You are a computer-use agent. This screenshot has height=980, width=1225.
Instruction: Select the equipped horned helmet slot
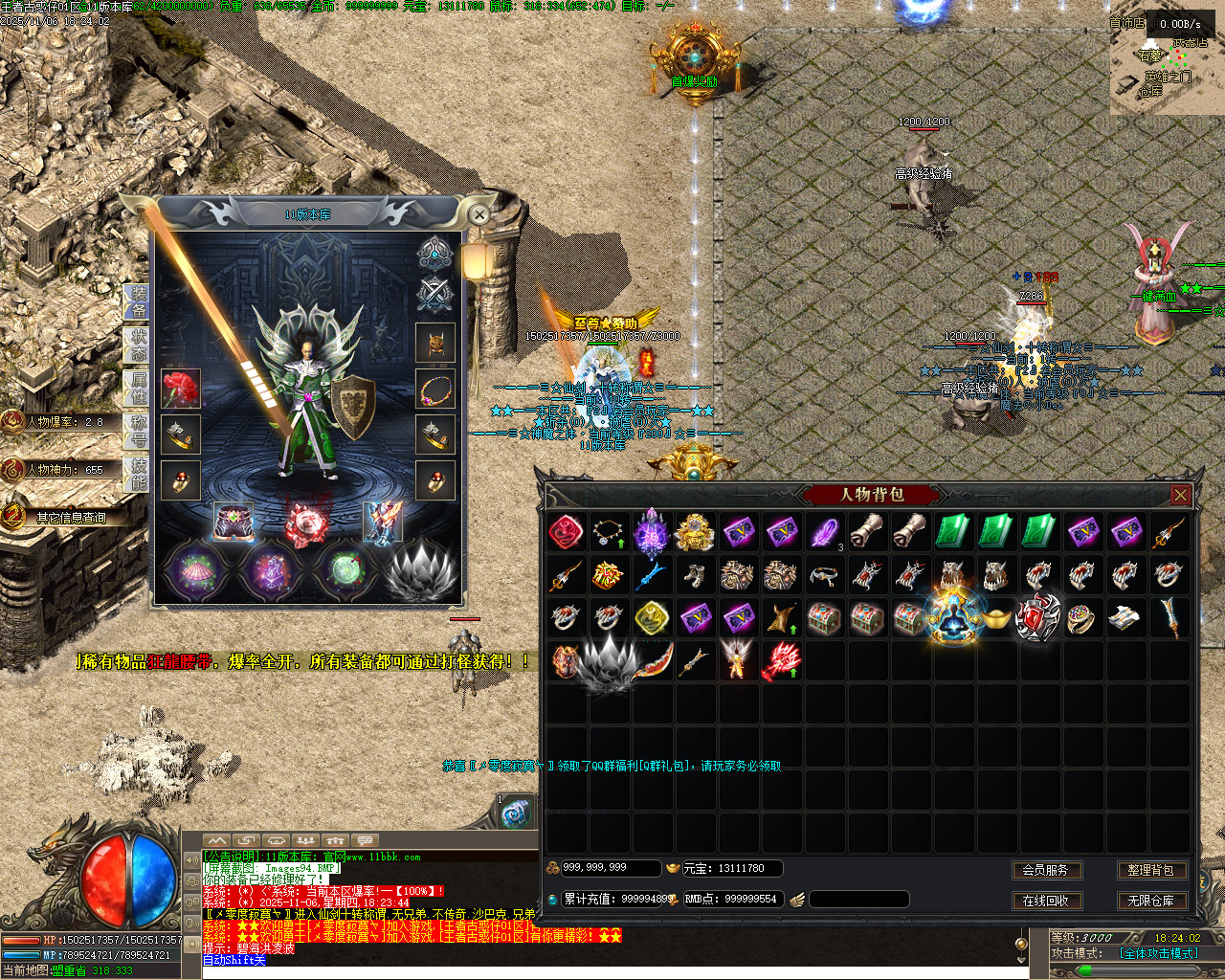(435, 343)
